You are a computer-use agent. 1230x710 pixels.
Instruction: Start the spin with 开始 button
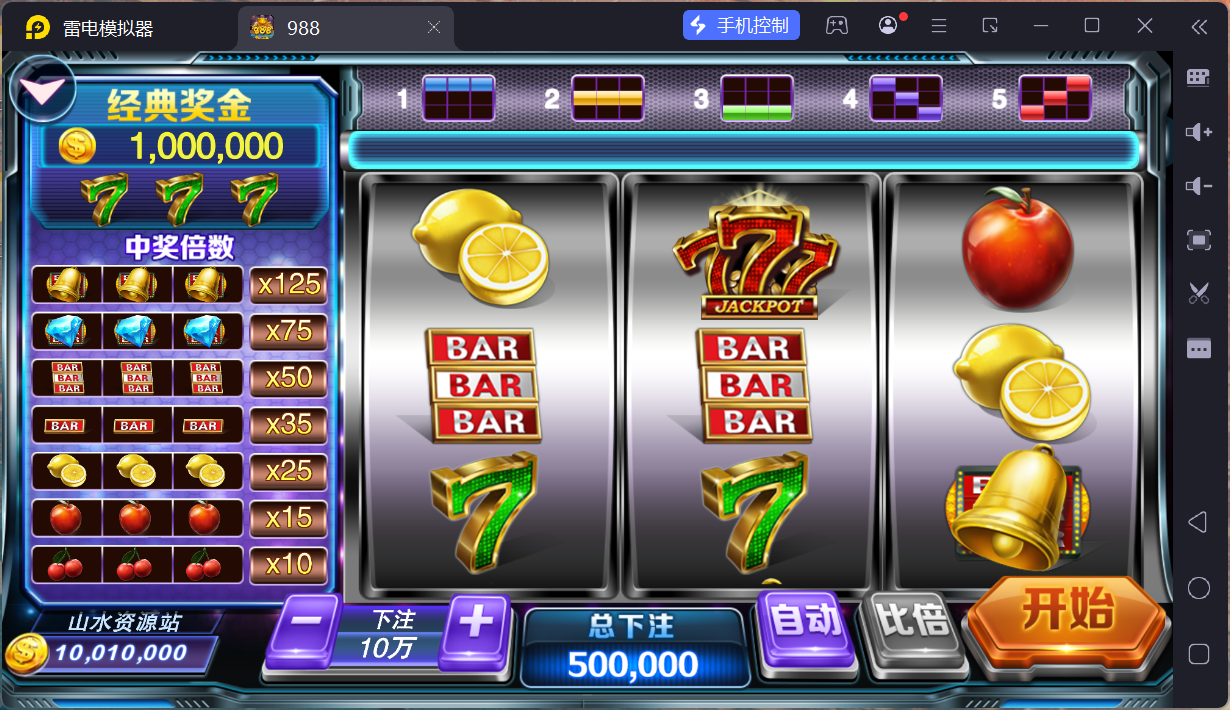tap(1066, 611)
